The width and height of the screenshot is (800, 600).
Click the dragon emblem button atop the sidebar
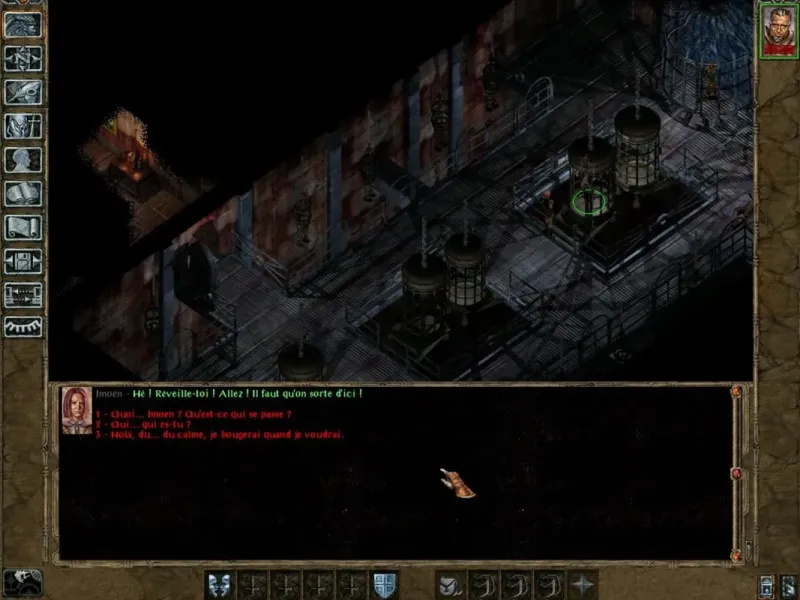(23, 24)
